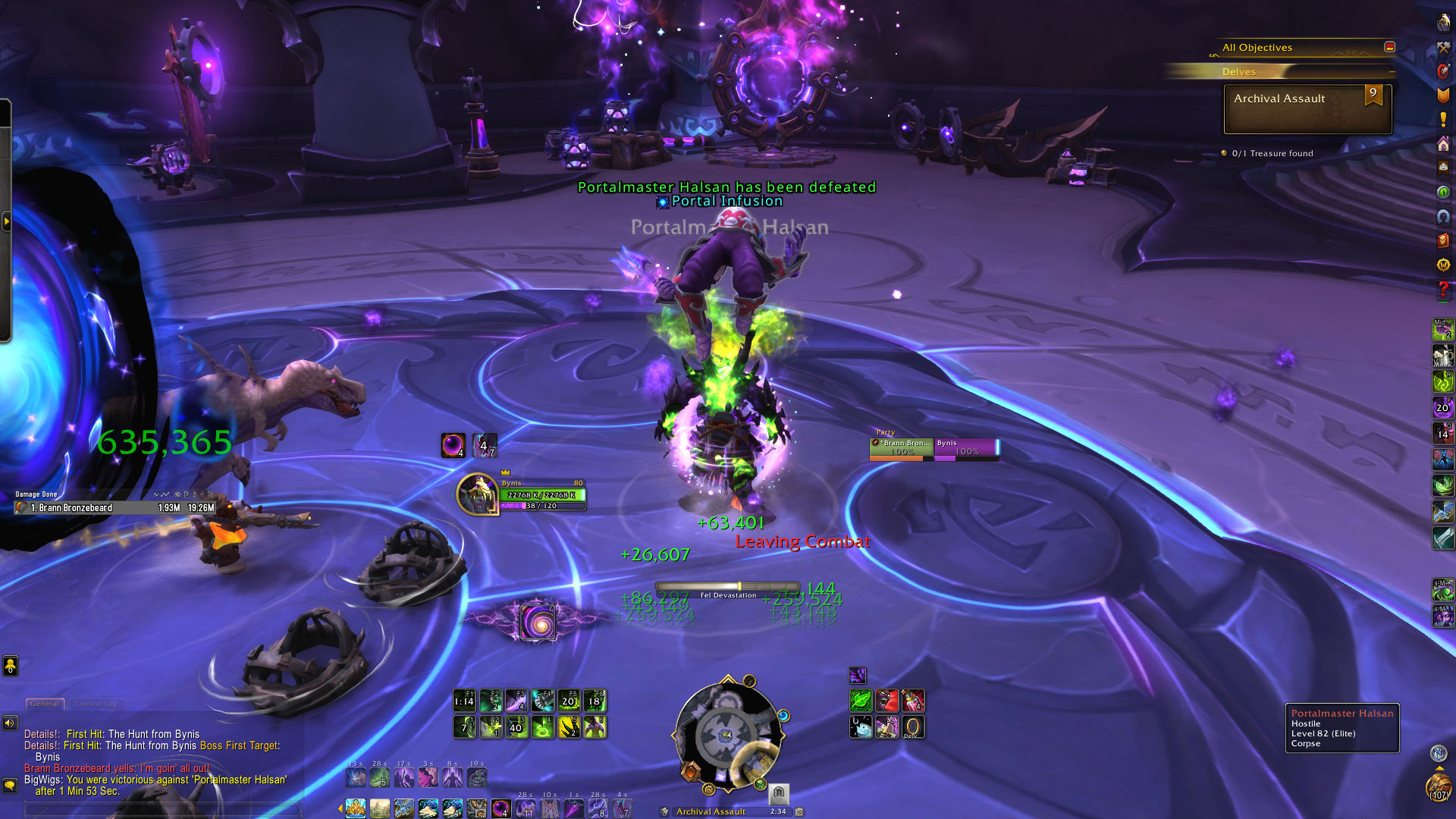Click Brann Bronzebeard's Damage Done row
Viewport: 1456px width, 819px height.
(x=115, y=508)
